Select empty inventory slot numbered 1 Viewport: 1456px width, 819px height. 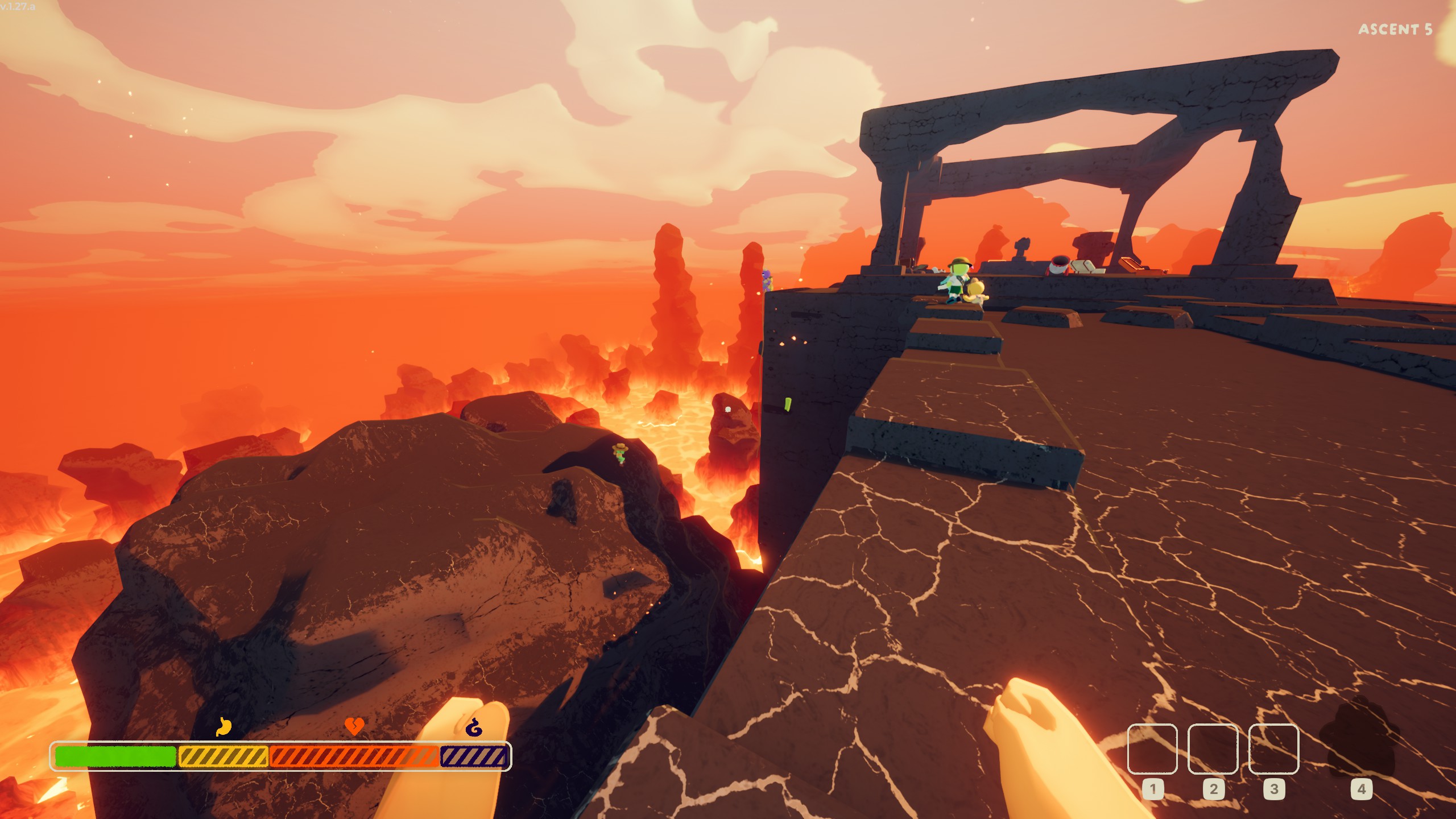[x=1152, y=748]
